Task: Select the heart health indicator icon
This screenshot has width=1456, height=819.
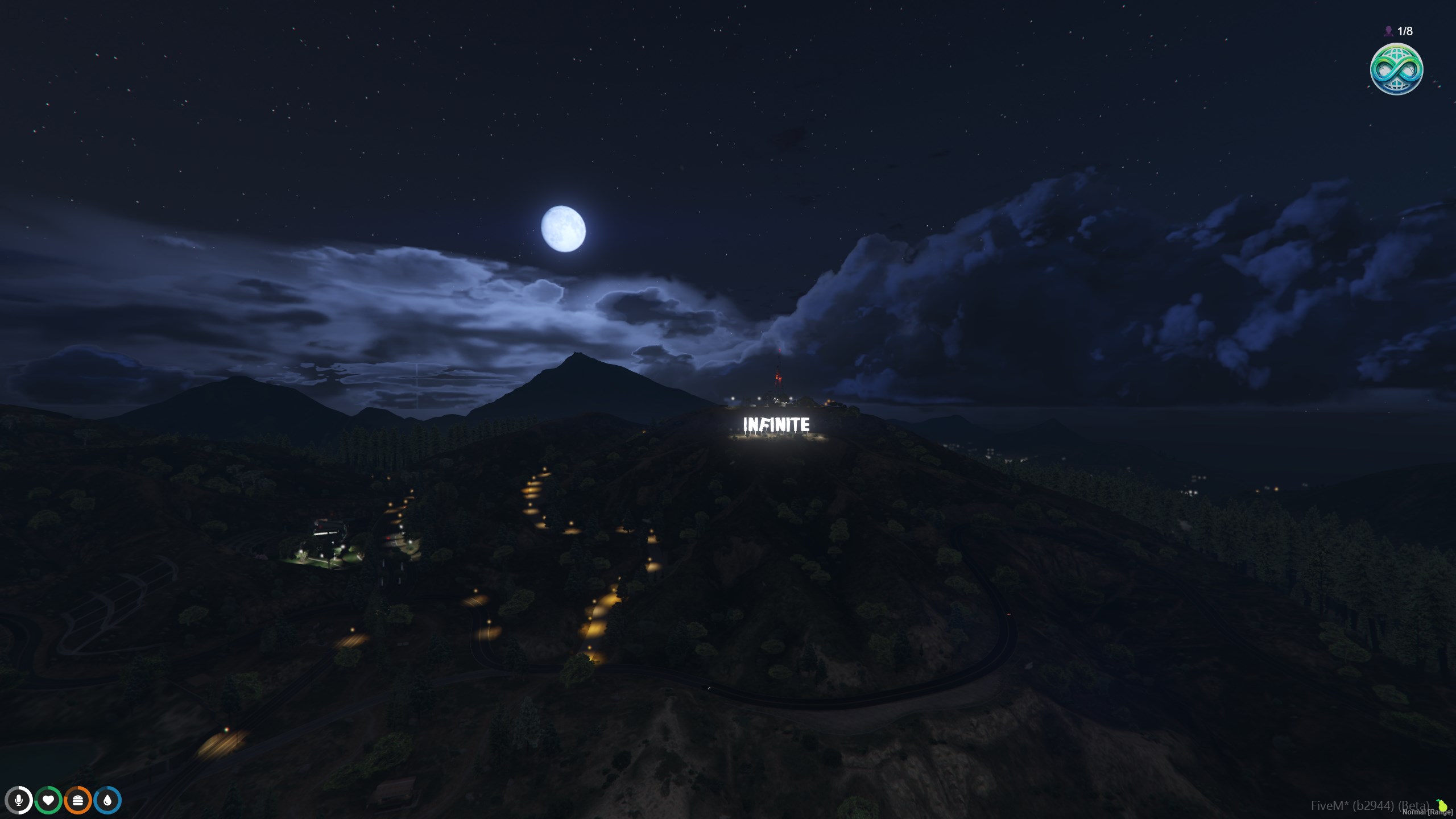Action: coord(48,800)
